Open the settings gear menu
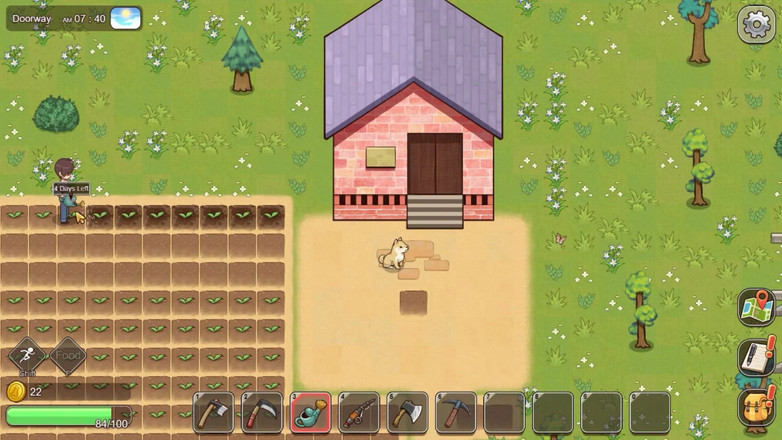This screenshot has width=782, height=440. tap(756, 25)
